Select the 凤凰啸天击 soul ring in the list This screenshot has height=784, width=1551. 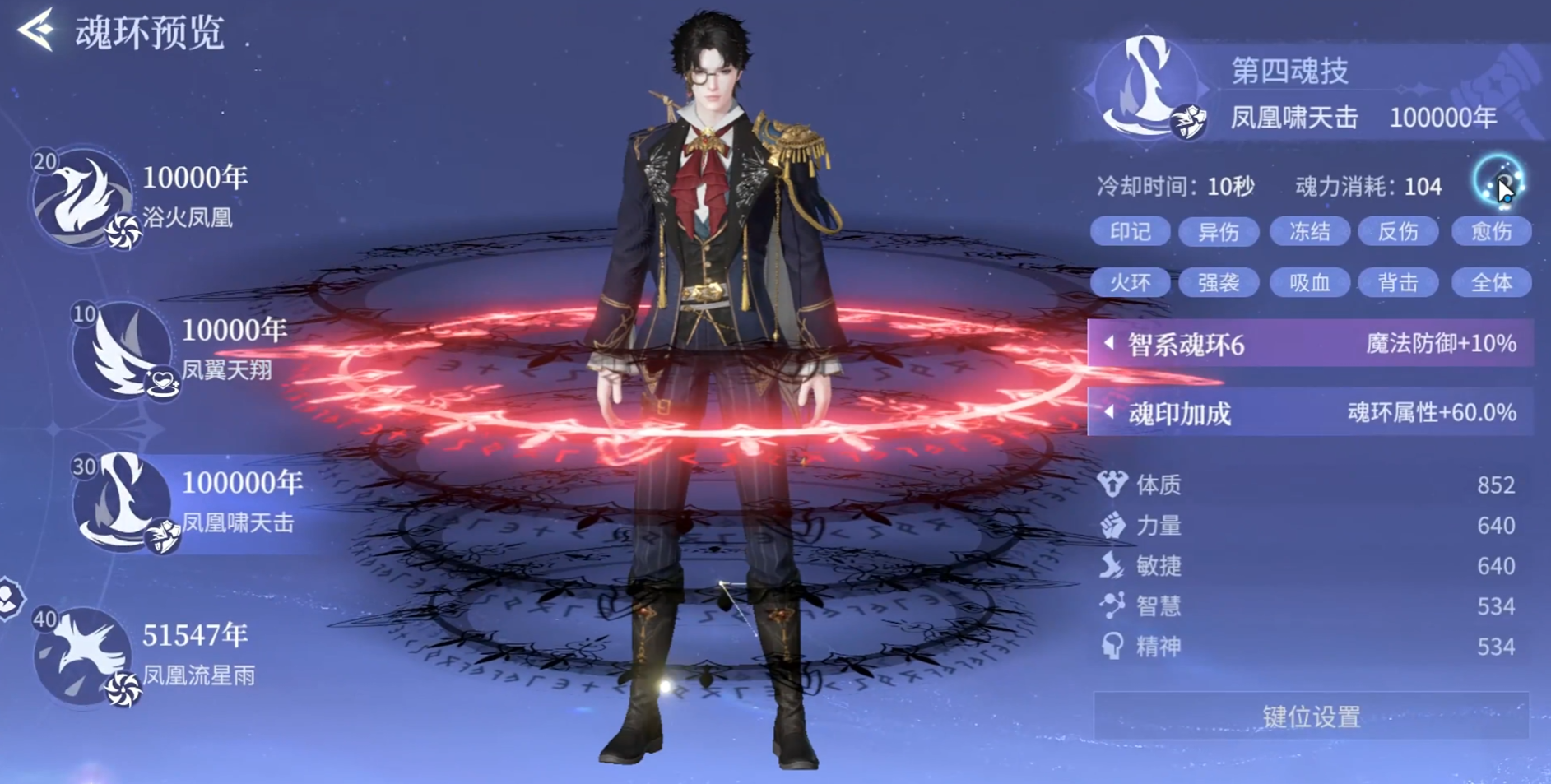(123, 502)
